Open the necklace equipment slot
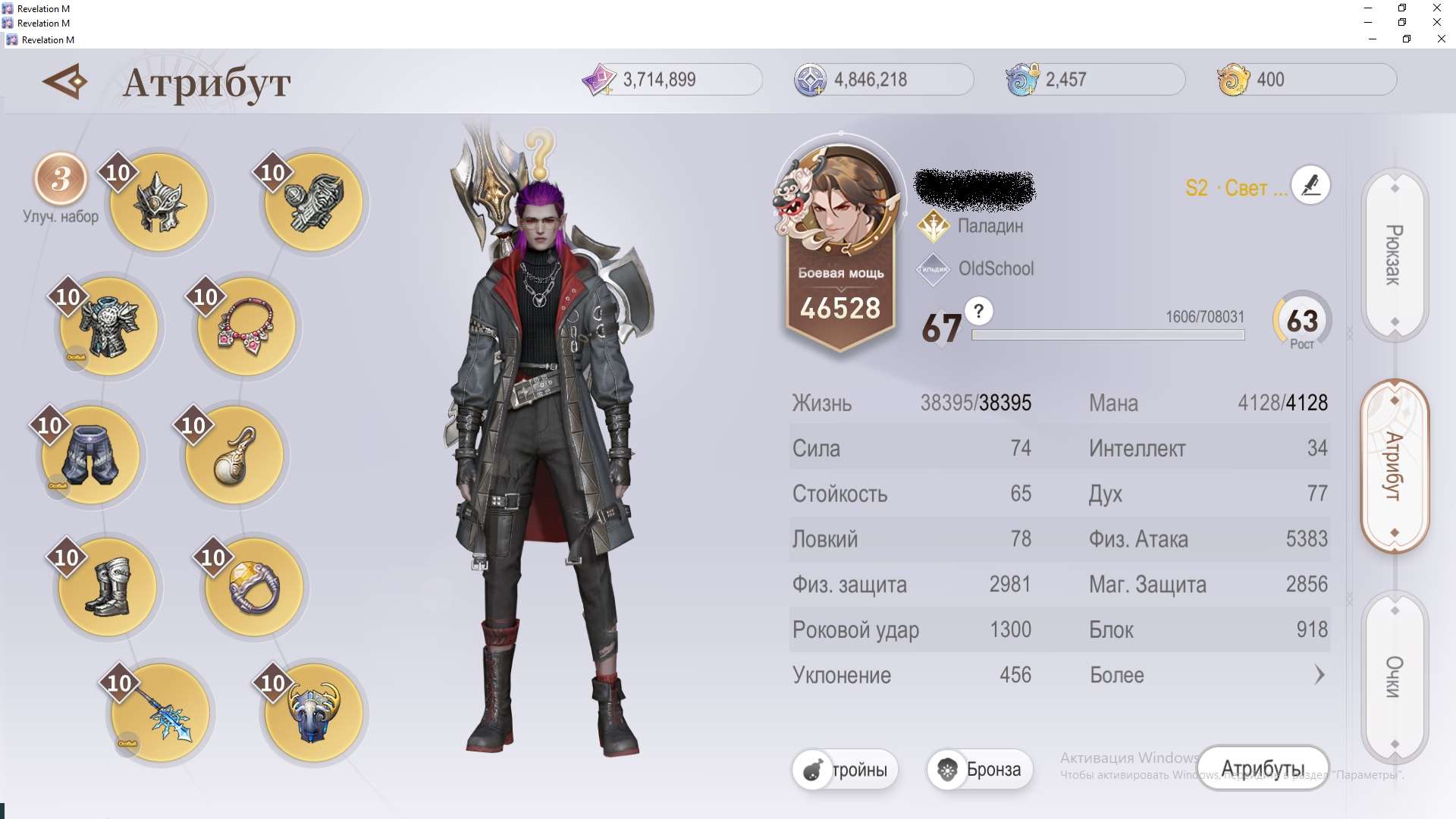 tap(246, 327)
